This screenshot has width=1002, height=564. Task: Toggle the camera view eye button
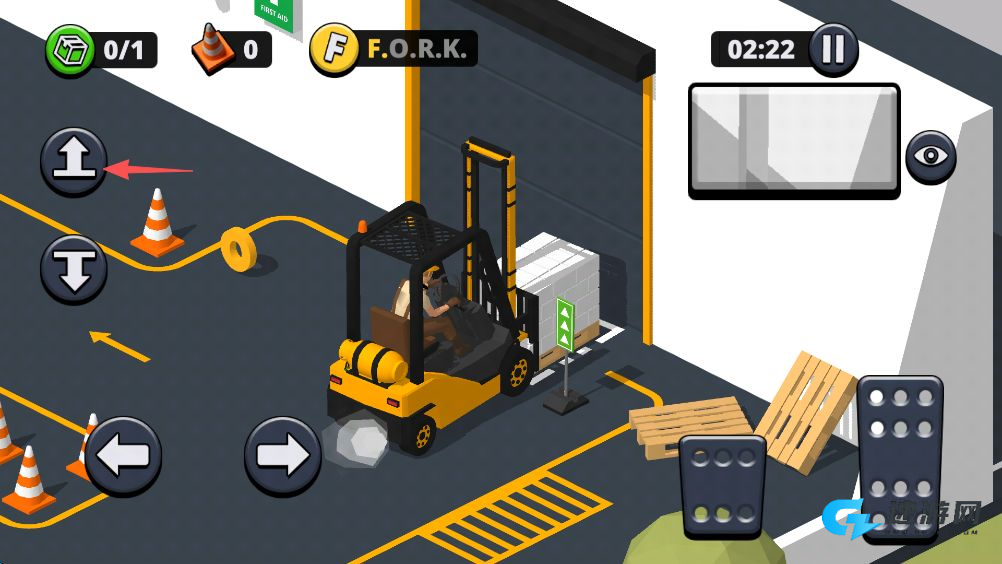[931, 157]
